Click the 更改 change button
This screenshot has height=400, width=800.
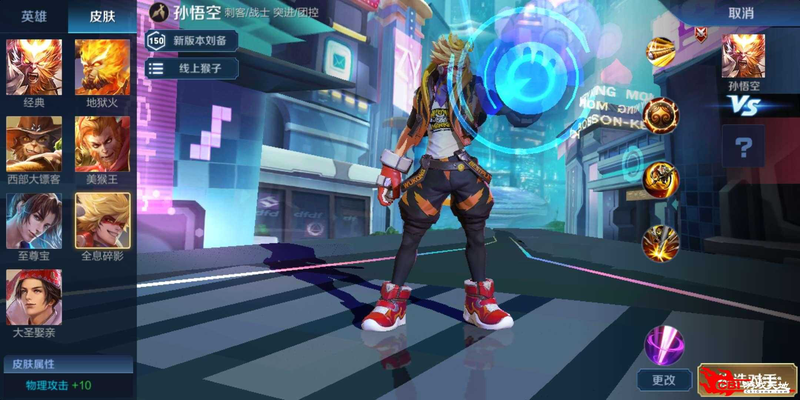(x=664, y=380)
